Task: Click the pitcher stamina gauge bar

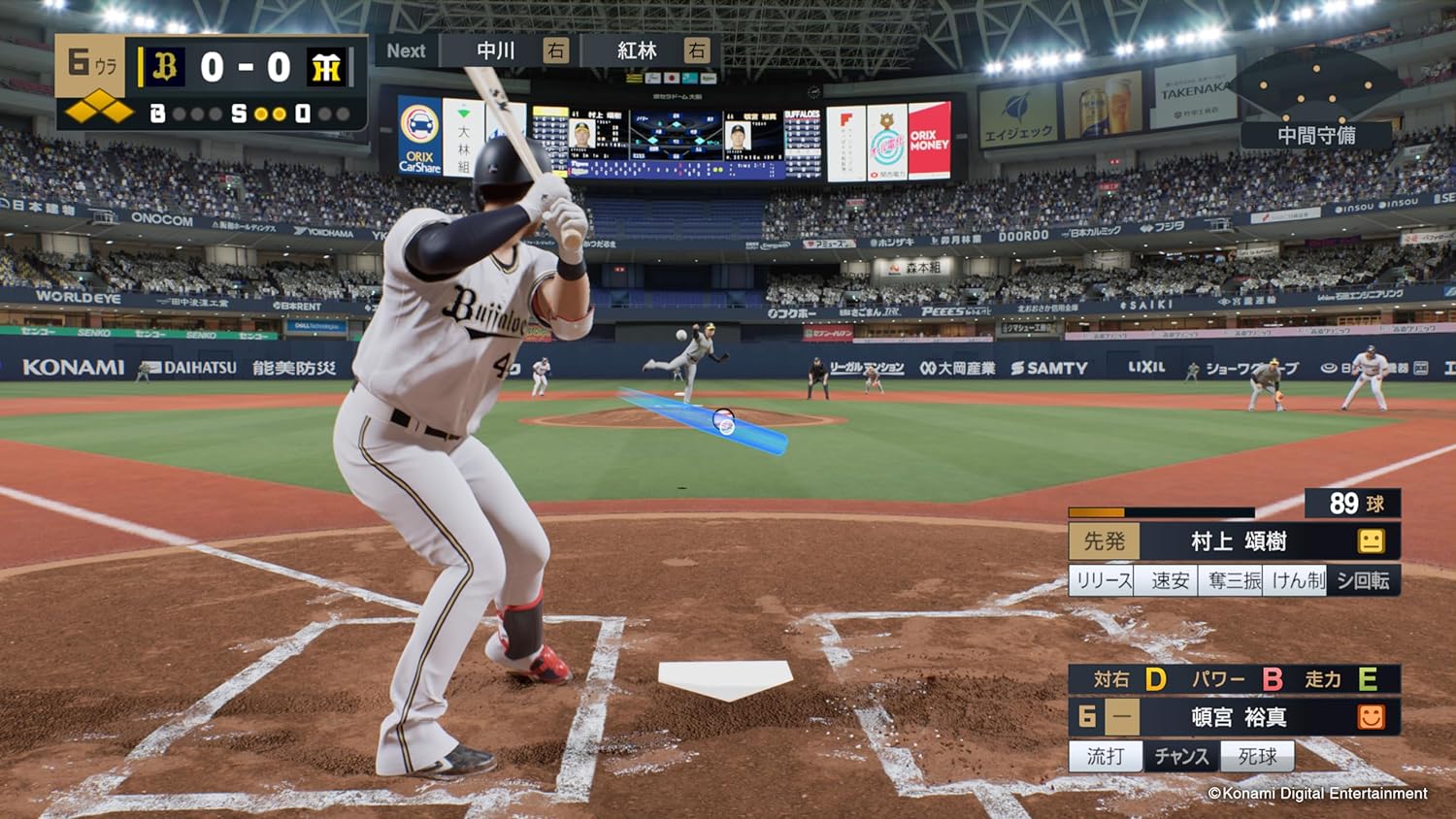Action: (1160, 512)
